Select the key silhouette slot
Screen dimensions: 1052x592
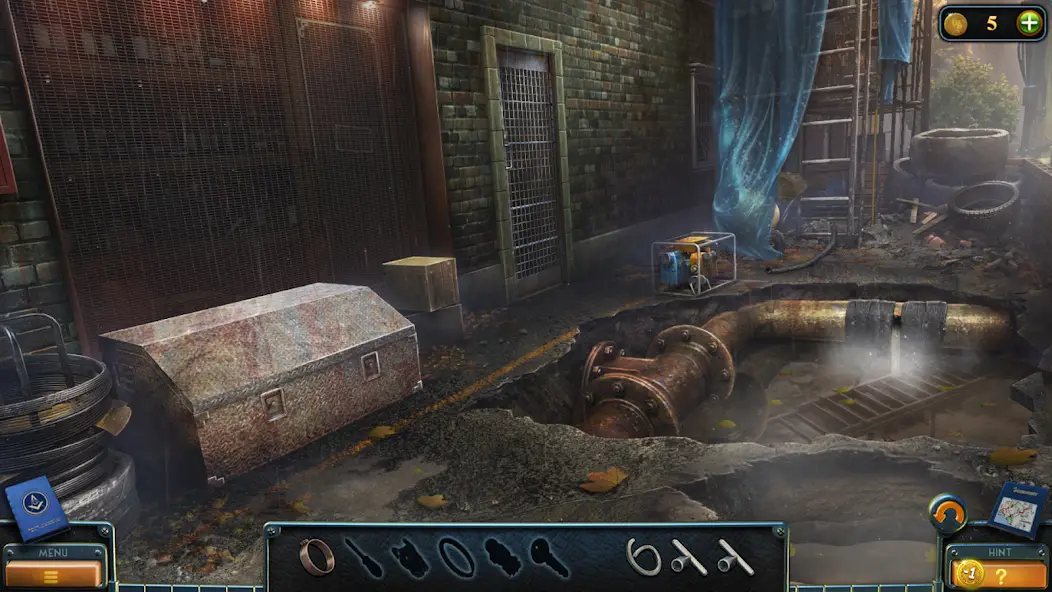(548, 557)
